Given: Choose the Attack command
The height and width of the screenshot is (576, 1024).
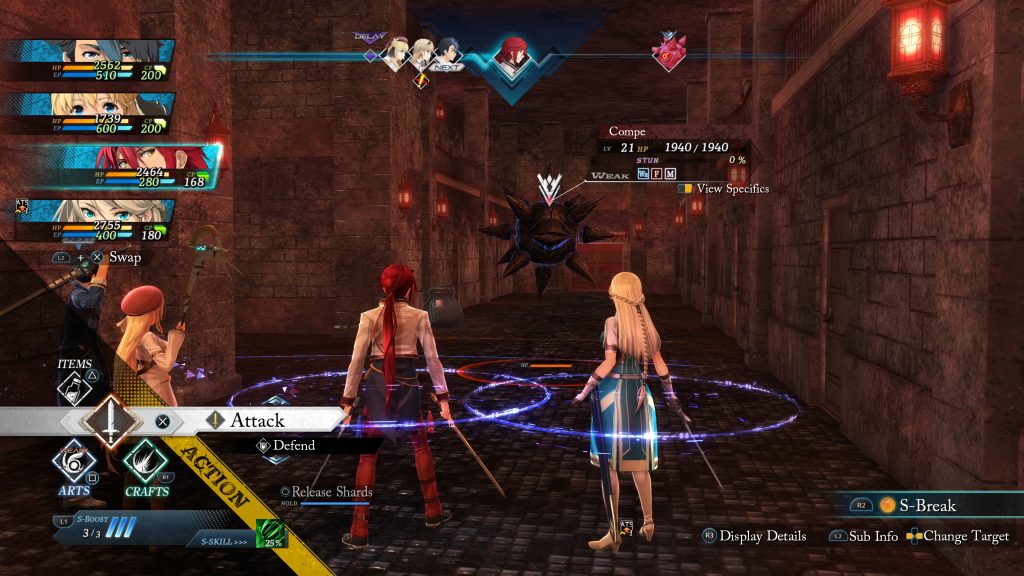Looking at the screenshot, I should pos(257,421).
